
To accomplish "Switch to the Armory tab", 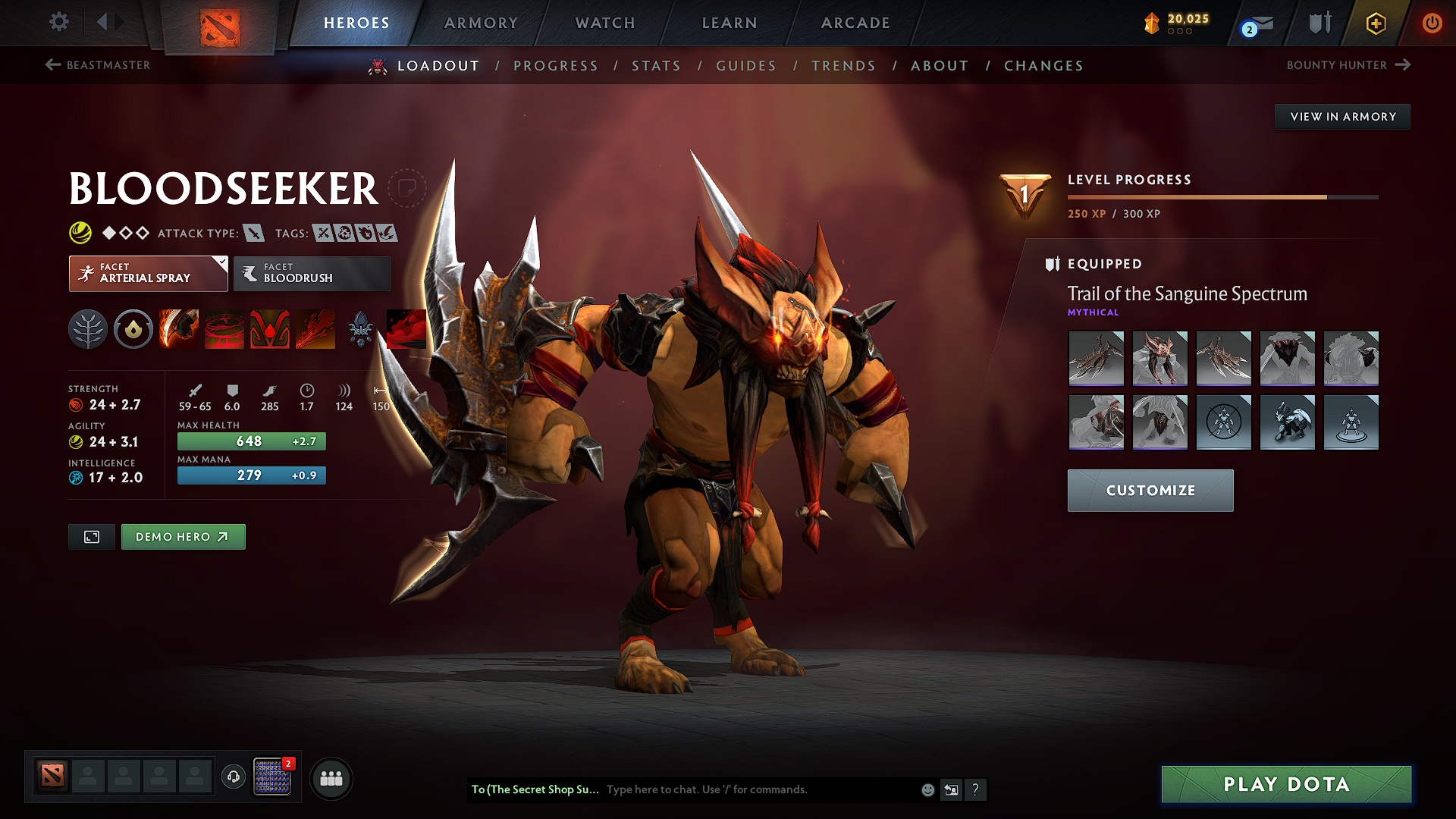I will click(x=481, y=23).
